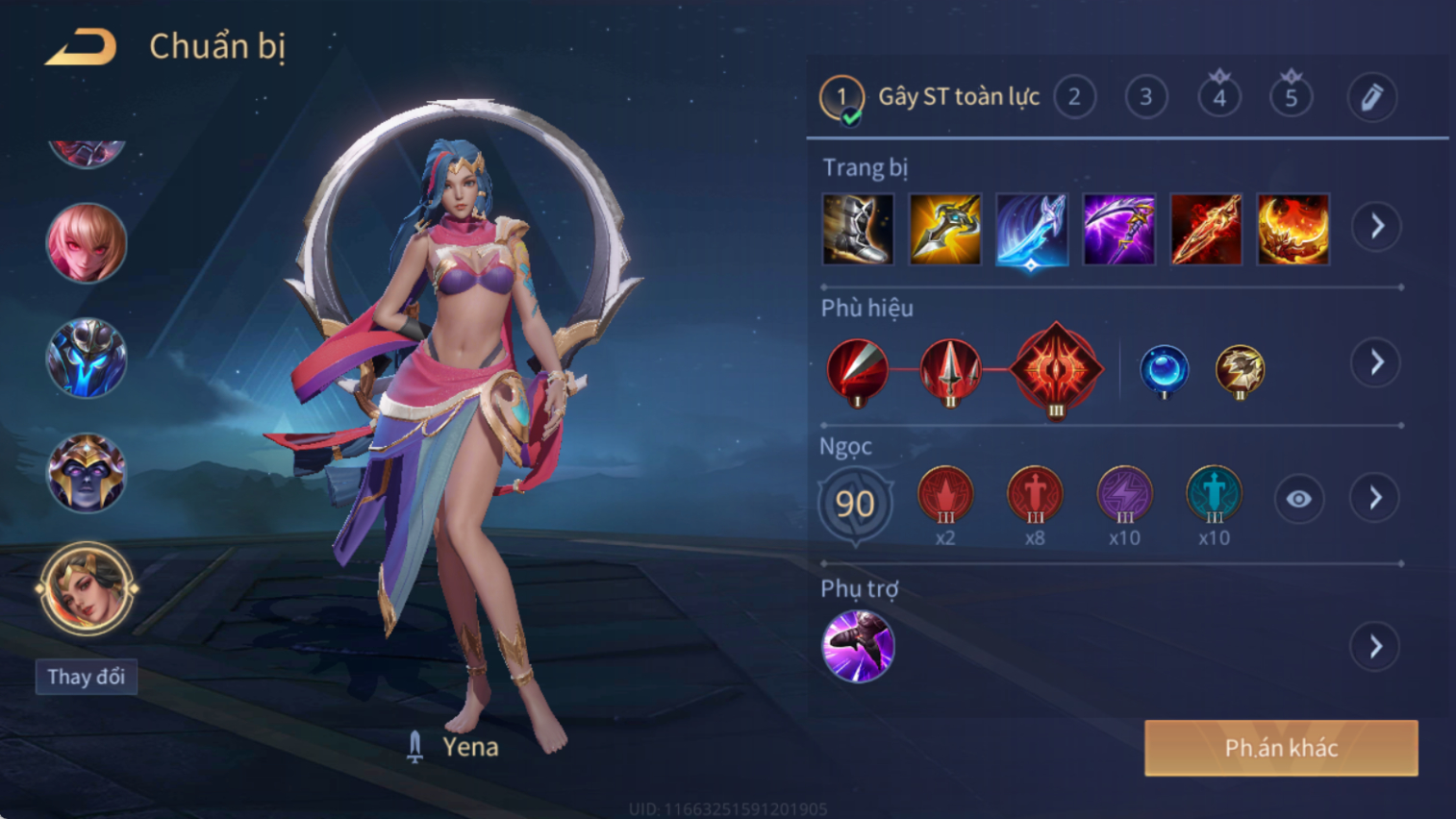Viewport: 1456px width, 819px height.
Task: Expand the Phụ trợ support section
Action: (1375, 646)
